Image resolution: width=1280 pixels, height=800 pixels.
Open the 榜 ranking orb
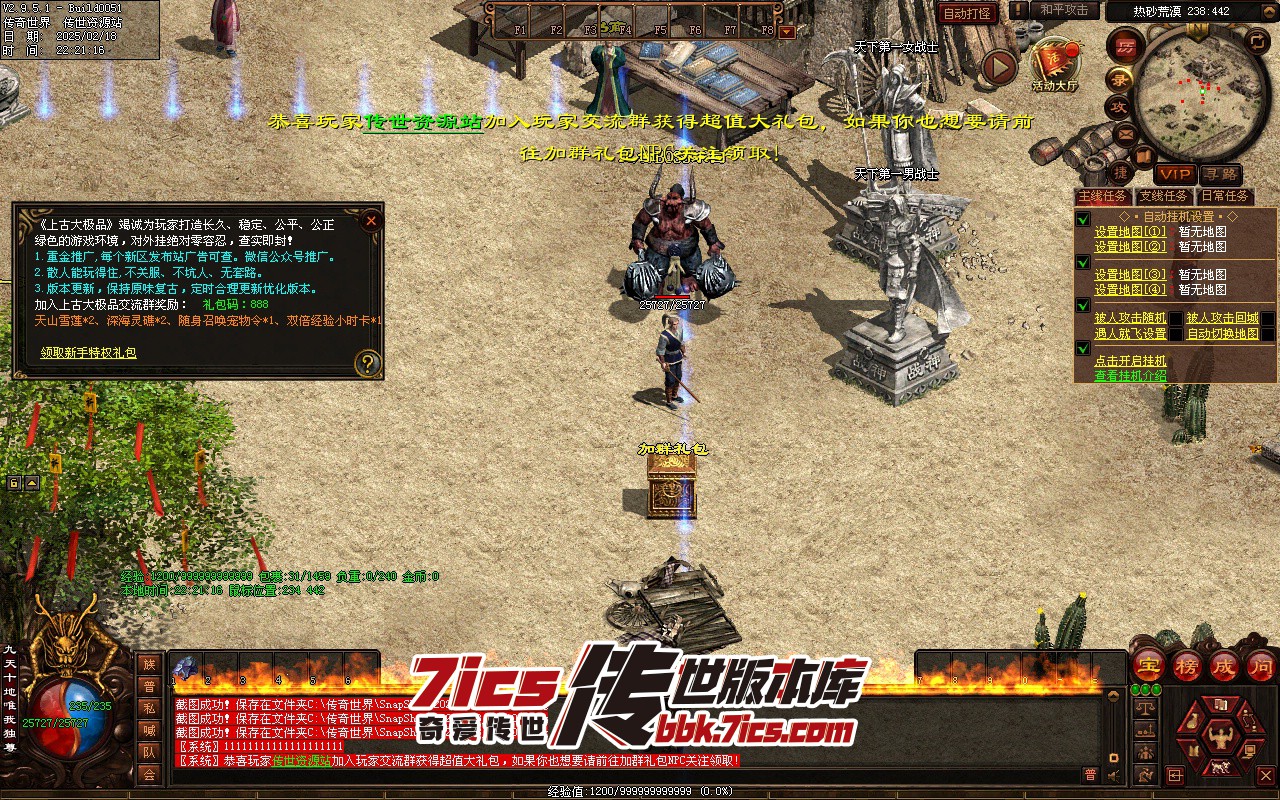pos(1186,665)
